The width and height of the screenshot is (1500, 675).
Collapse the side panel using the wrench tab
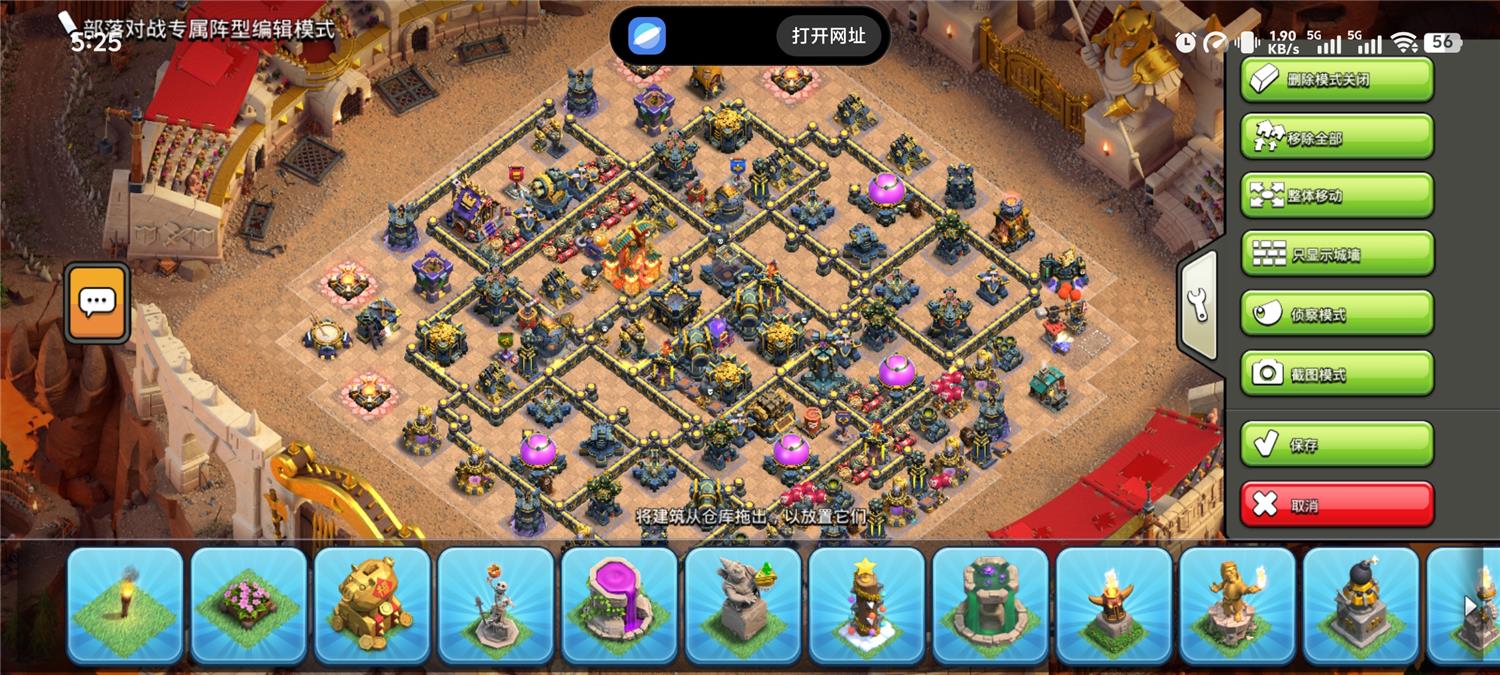[1199, 306]
